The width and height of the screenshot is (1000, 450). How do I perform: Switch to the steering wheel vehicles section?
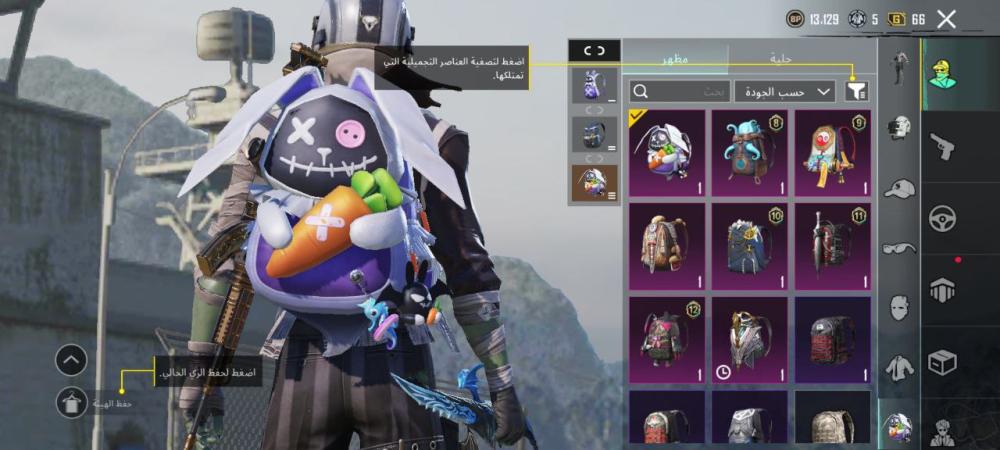point(942,218)
